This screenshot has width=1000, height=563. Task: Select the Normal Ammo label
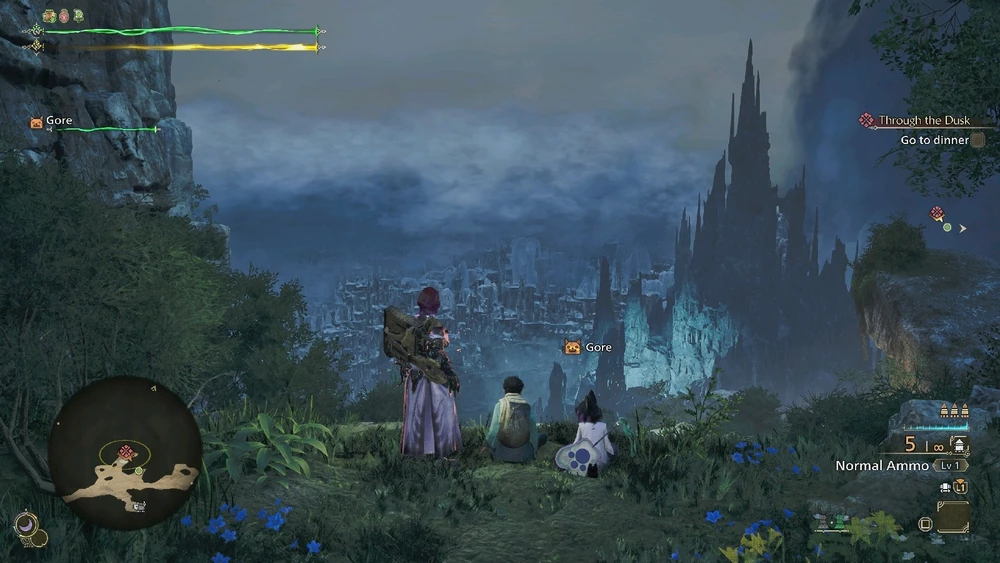(x=882, y=466)
